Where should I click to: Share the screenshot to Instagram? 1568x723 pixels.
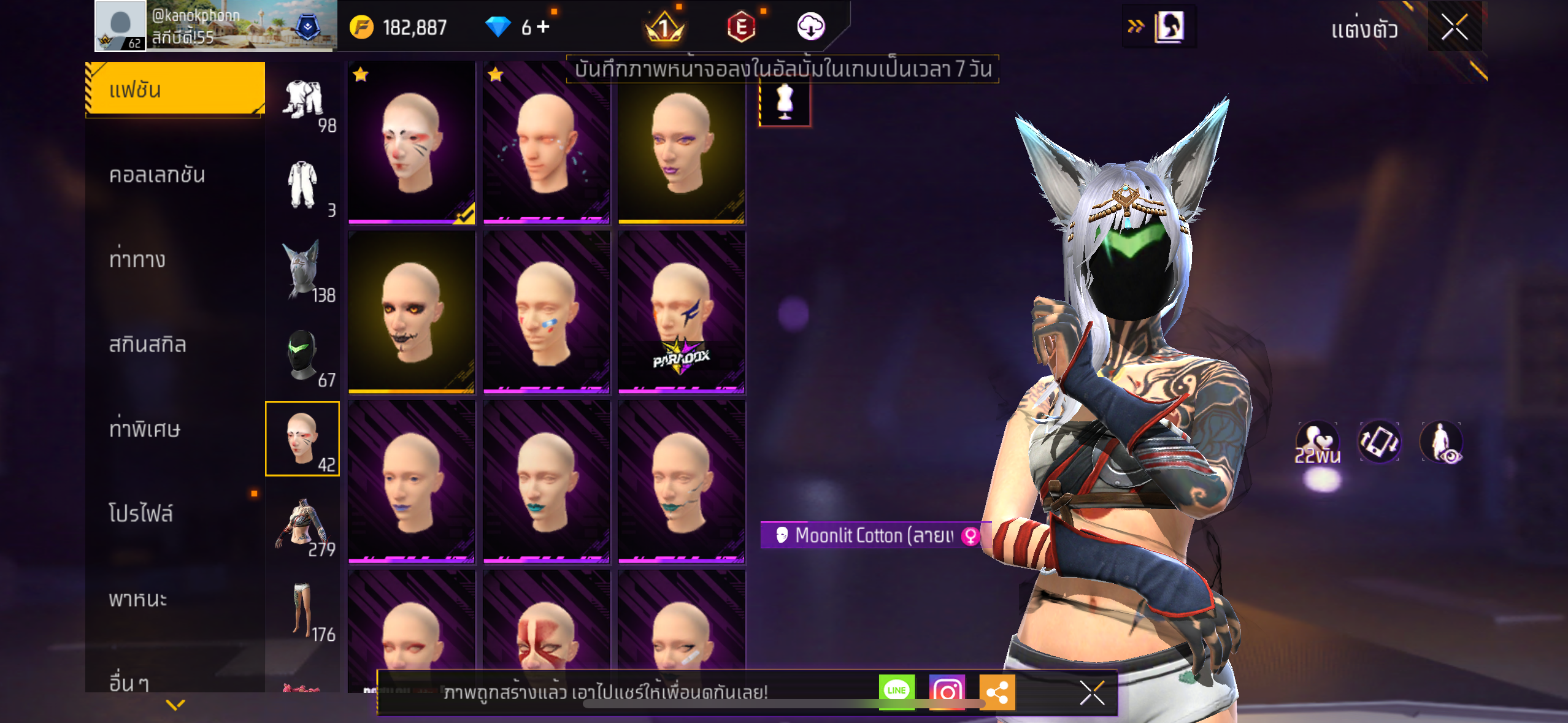(x=947, y=691)
